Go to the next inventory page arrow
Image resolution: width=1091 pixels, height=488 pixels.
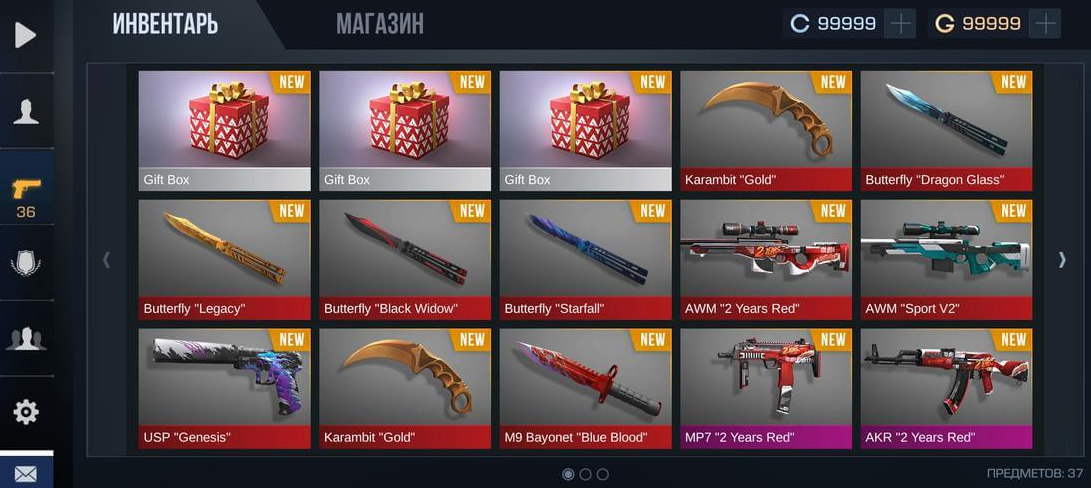(1062, 260)
